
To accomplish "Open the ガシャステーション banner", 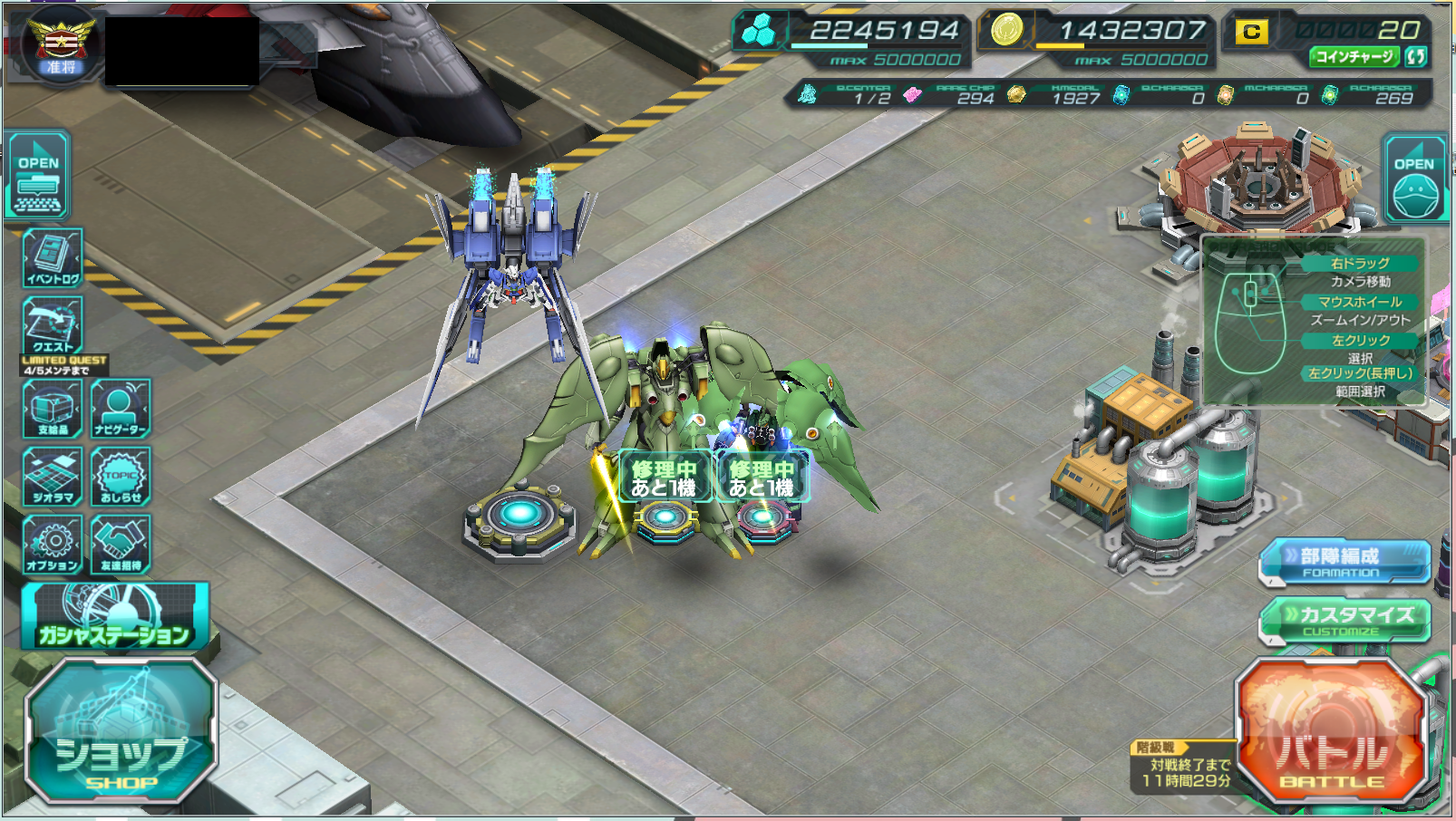I will [x=115, y=617].
